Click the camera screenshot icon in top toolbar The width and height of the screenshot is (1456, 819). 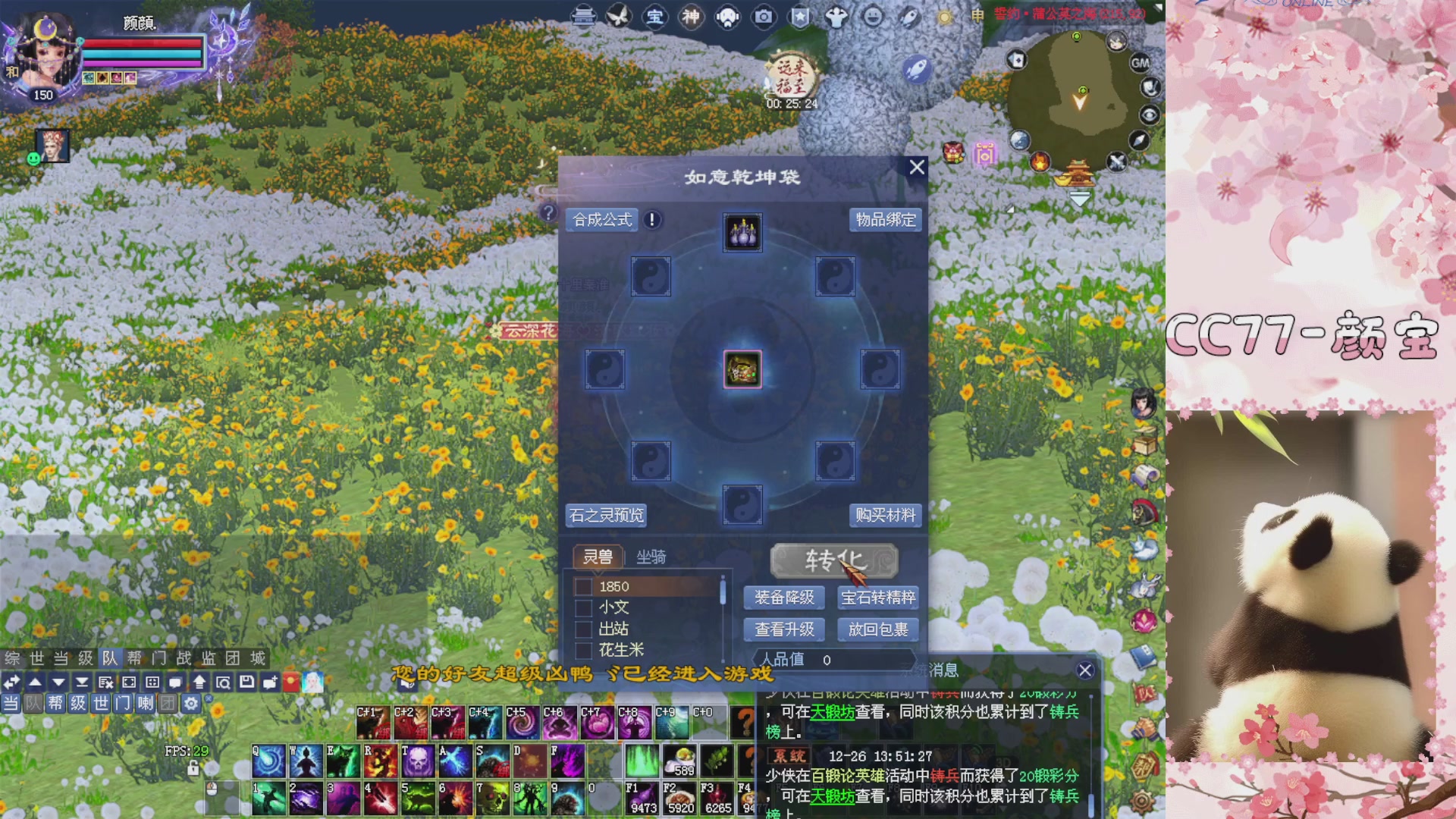pyautogui.click(x=761, y=17)
